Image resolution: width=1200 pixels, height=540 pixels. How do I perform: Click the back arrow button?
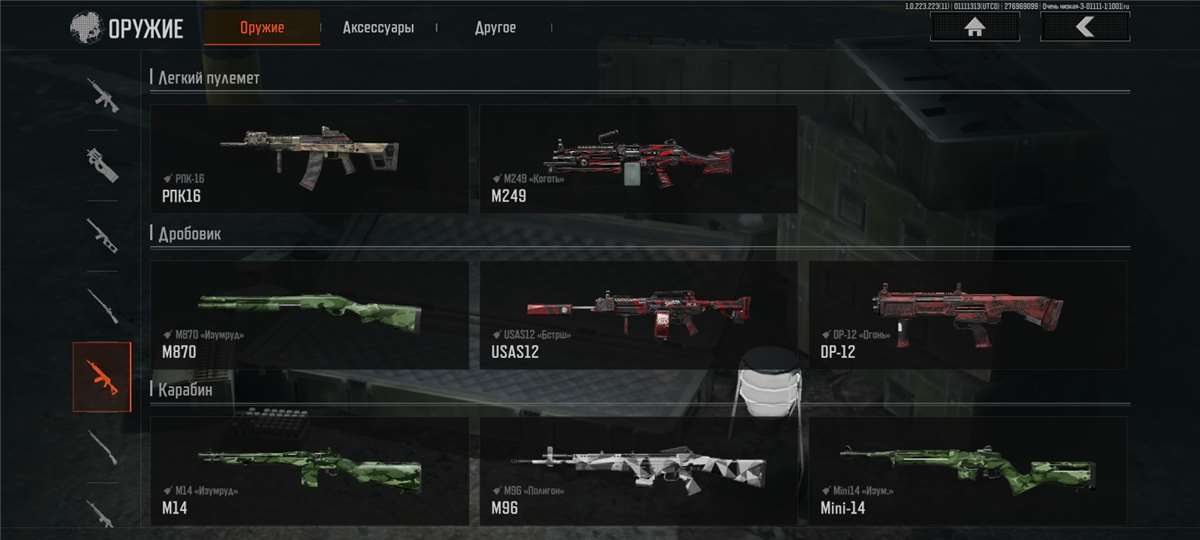coord(1084,27)
